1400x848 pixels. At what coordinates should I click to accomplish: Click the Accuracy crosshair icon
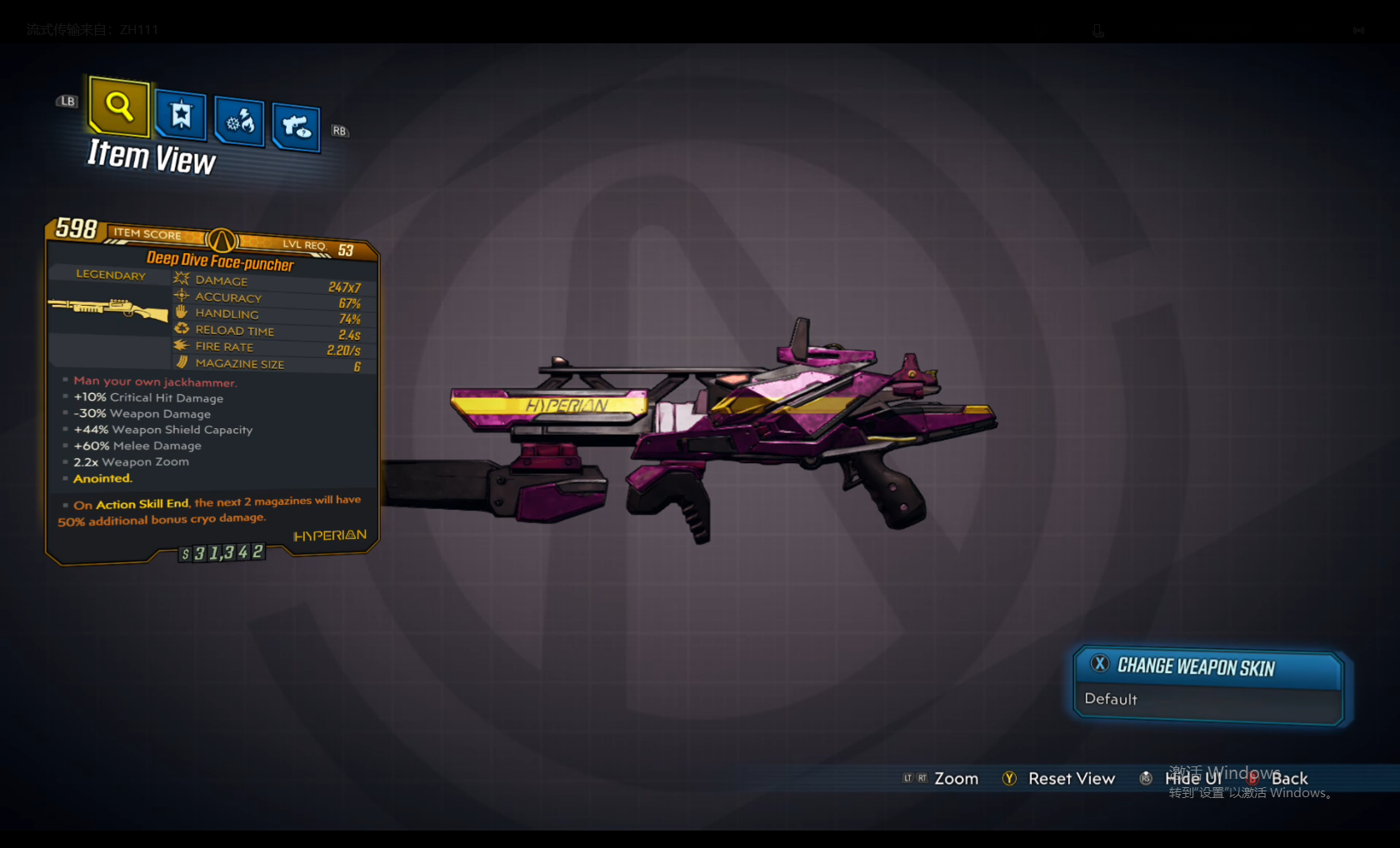click(x=181, y=296)
